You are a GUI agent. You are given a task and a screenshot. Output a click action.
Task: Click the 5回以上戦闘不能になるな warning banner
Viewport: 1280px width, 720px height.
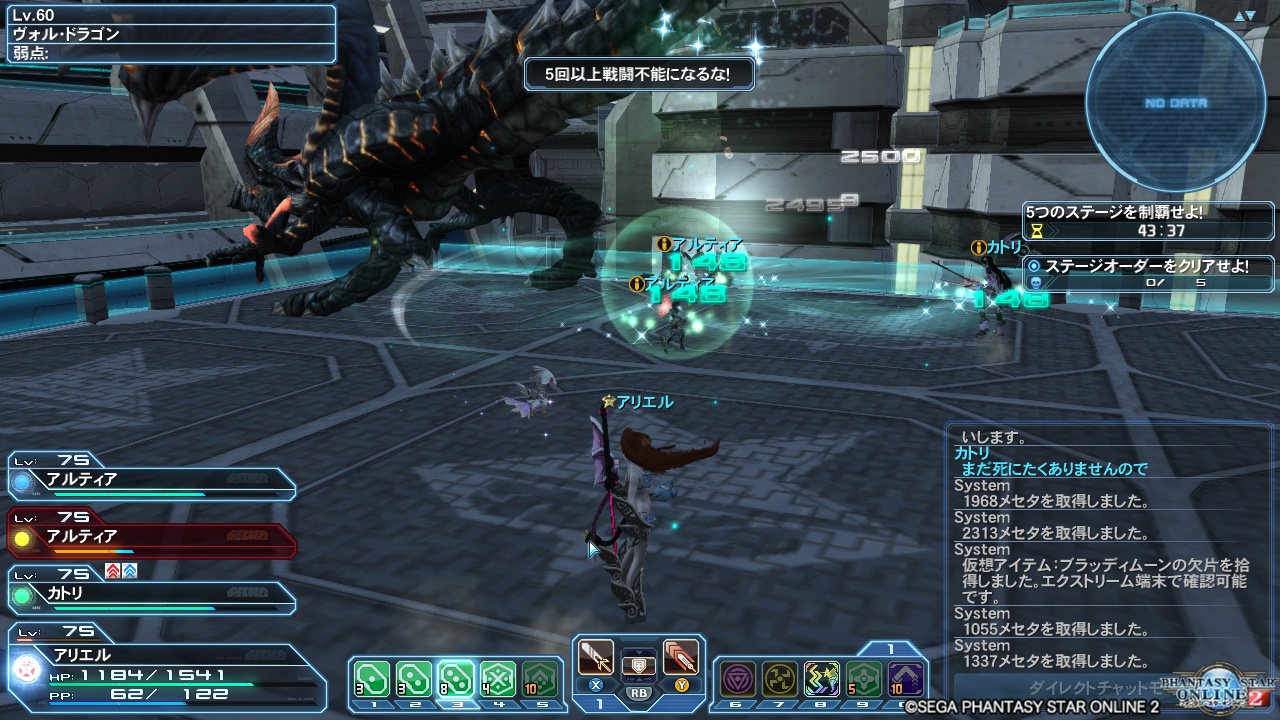[x=638, y=74]
